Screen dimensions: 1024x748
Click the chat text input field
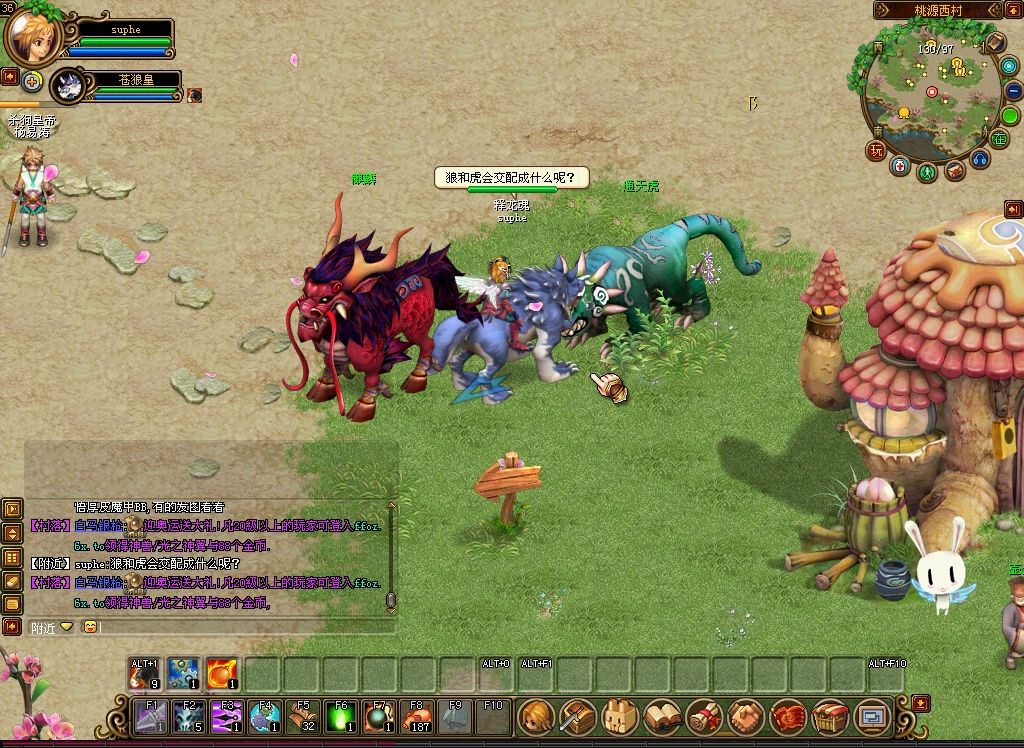pyautogui.click(x=240, y=627)
